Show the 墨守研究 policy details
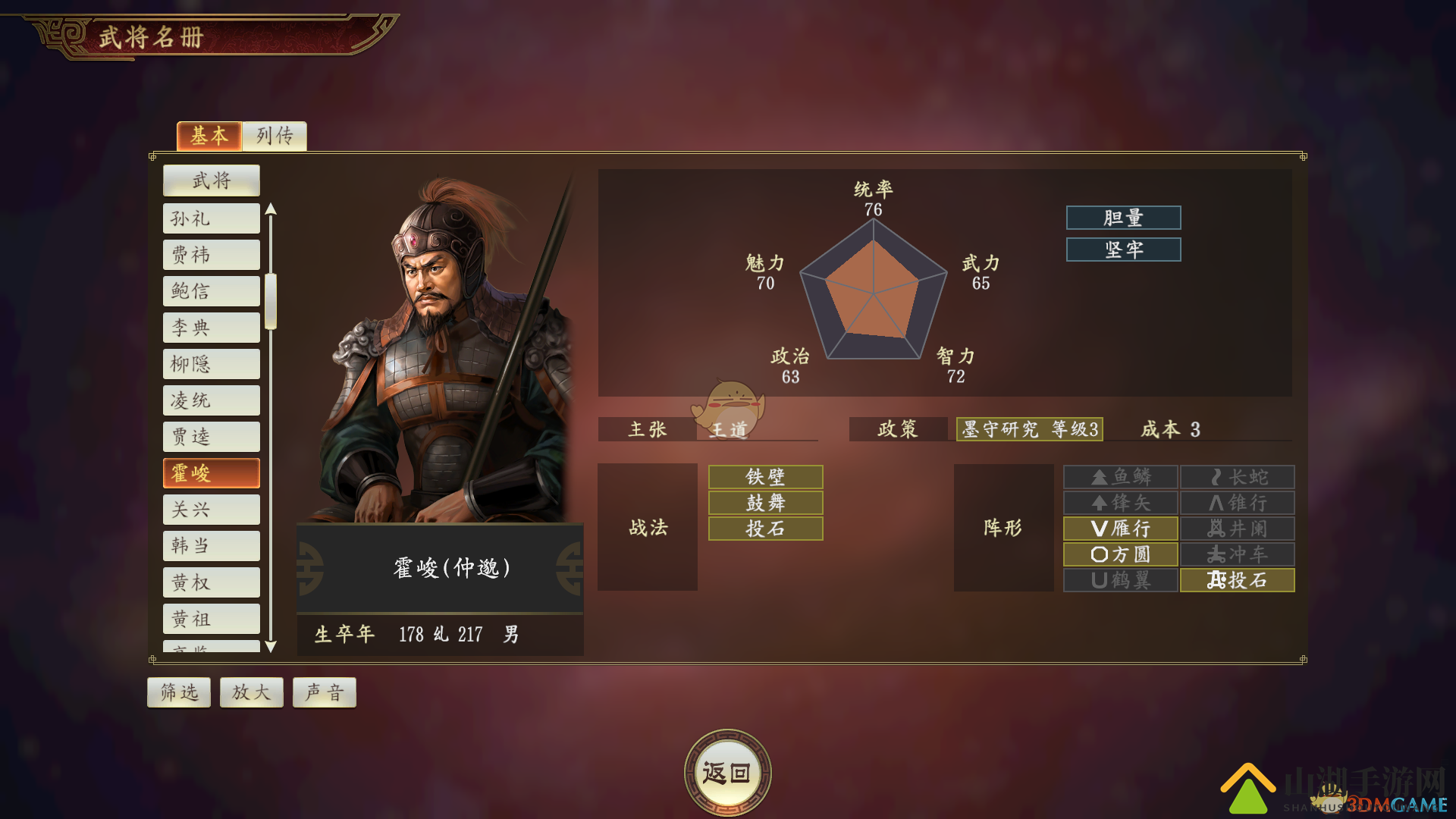Screen dimensions: 1456x819 [x=1029, y=429]
